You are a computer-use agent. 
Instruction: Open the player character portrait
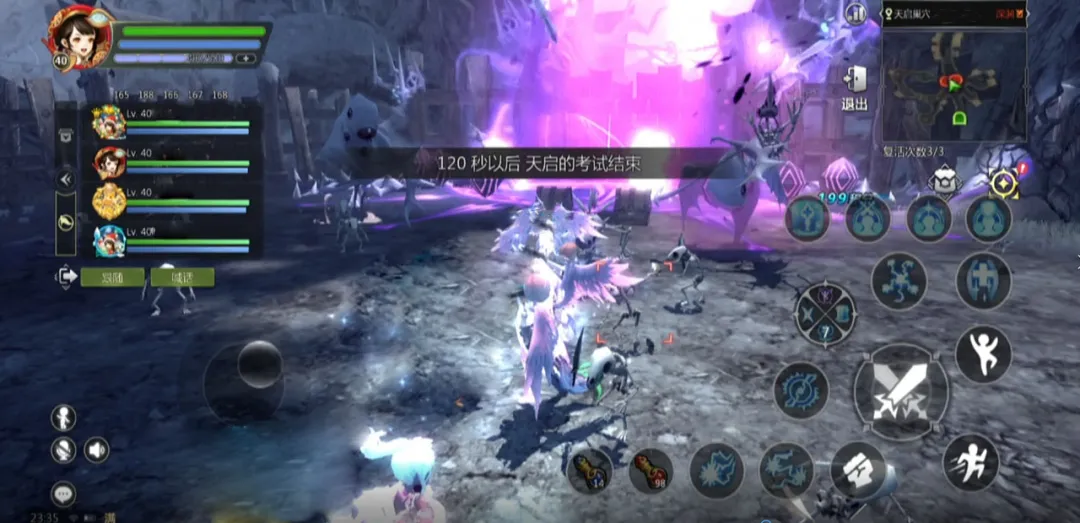[x=74, y=38]
